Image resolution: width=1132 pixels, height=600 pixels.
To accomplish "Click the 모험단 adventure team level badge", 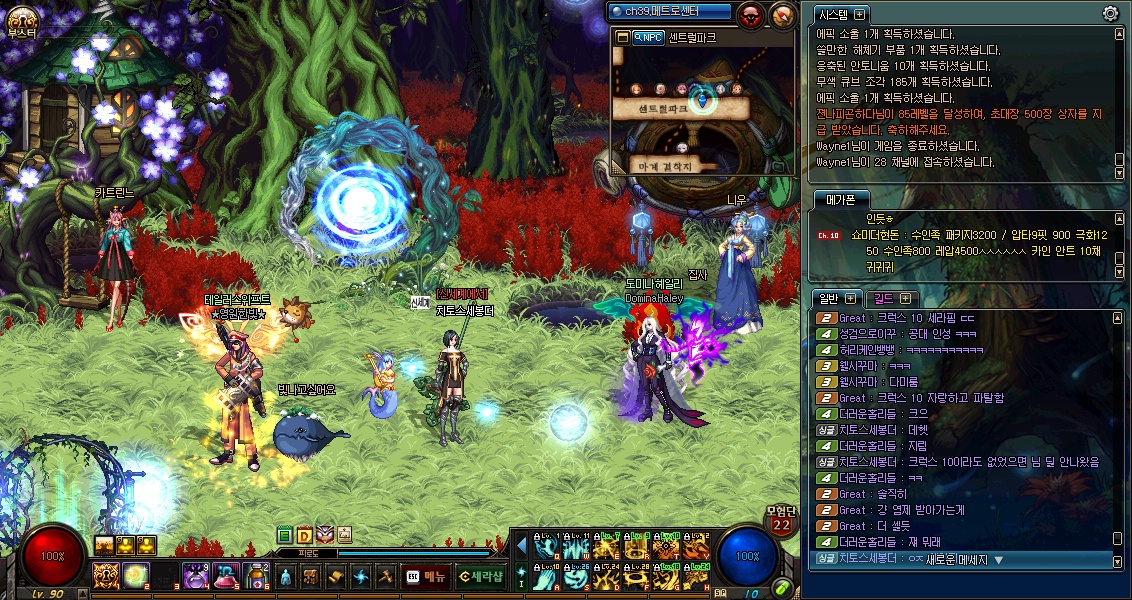I will click(781, 518).
